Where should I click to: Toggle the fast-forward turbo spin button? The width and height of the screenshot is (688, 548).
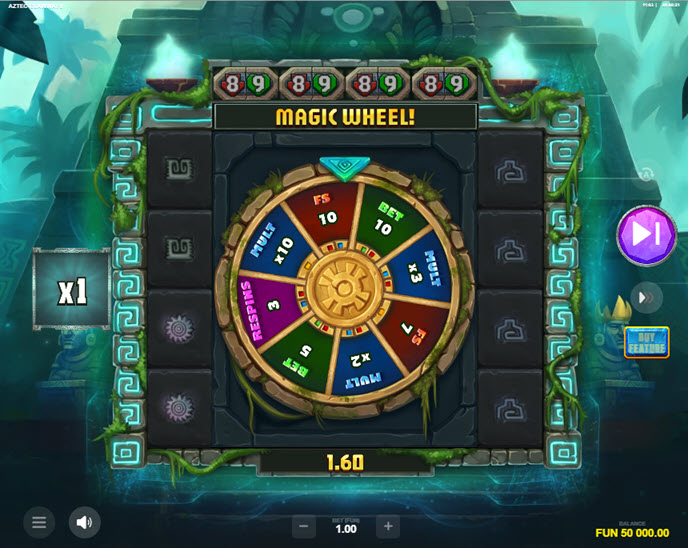click(x=646, y=298)
